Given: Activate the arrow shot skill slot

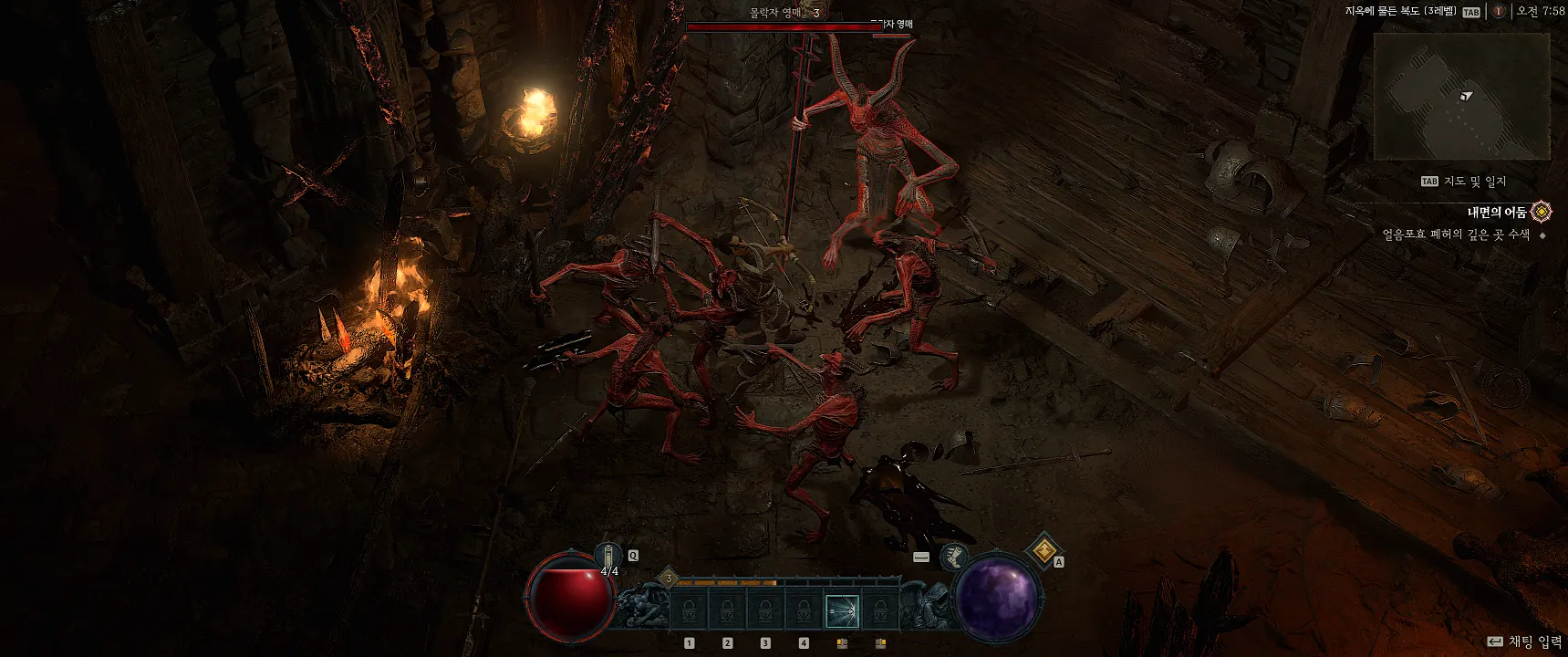Looking at the screenshot, I should (x=842, y=610).
